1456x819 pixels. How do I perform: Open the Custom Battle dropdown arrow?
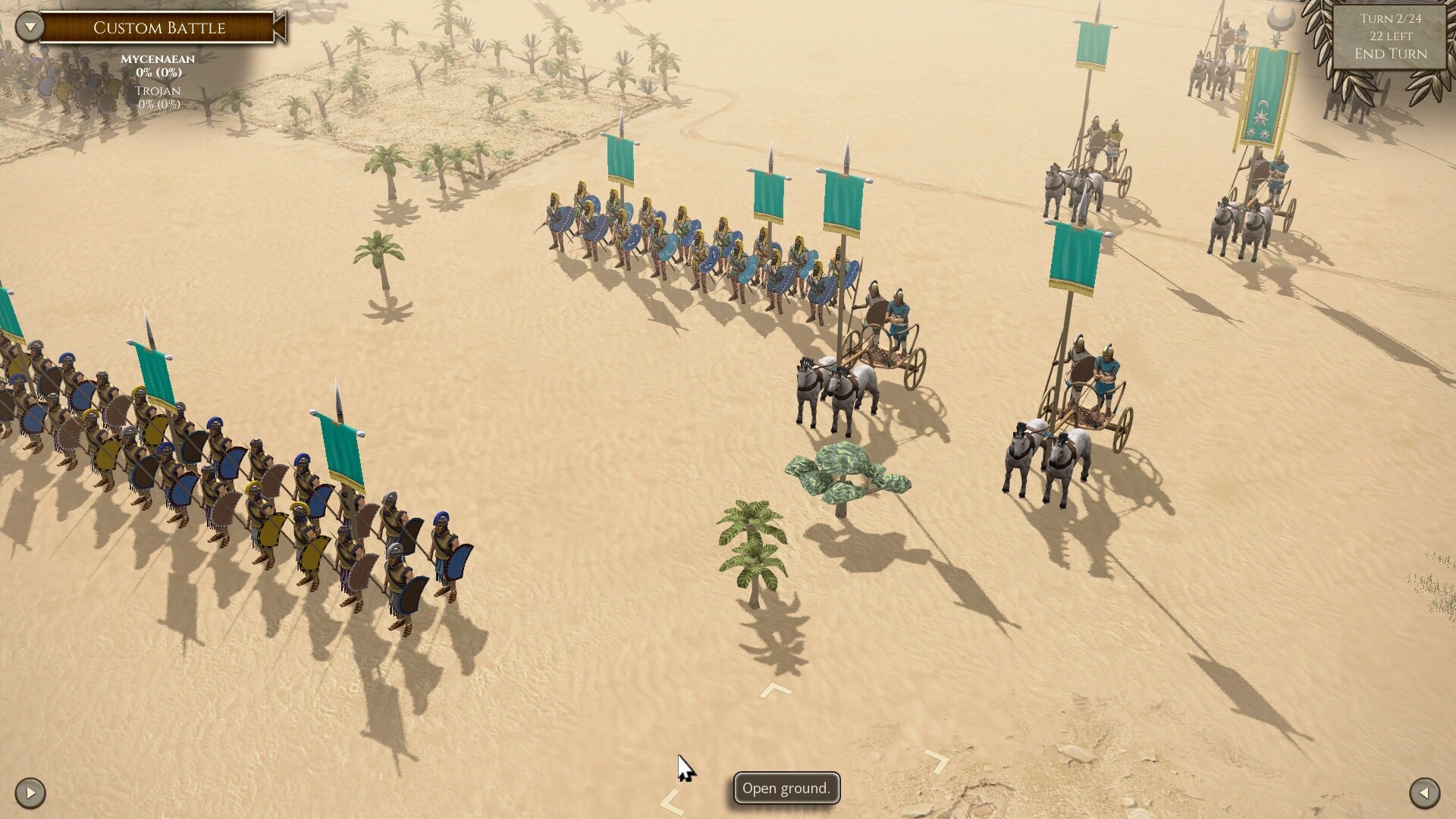click(x=30, y=27)
